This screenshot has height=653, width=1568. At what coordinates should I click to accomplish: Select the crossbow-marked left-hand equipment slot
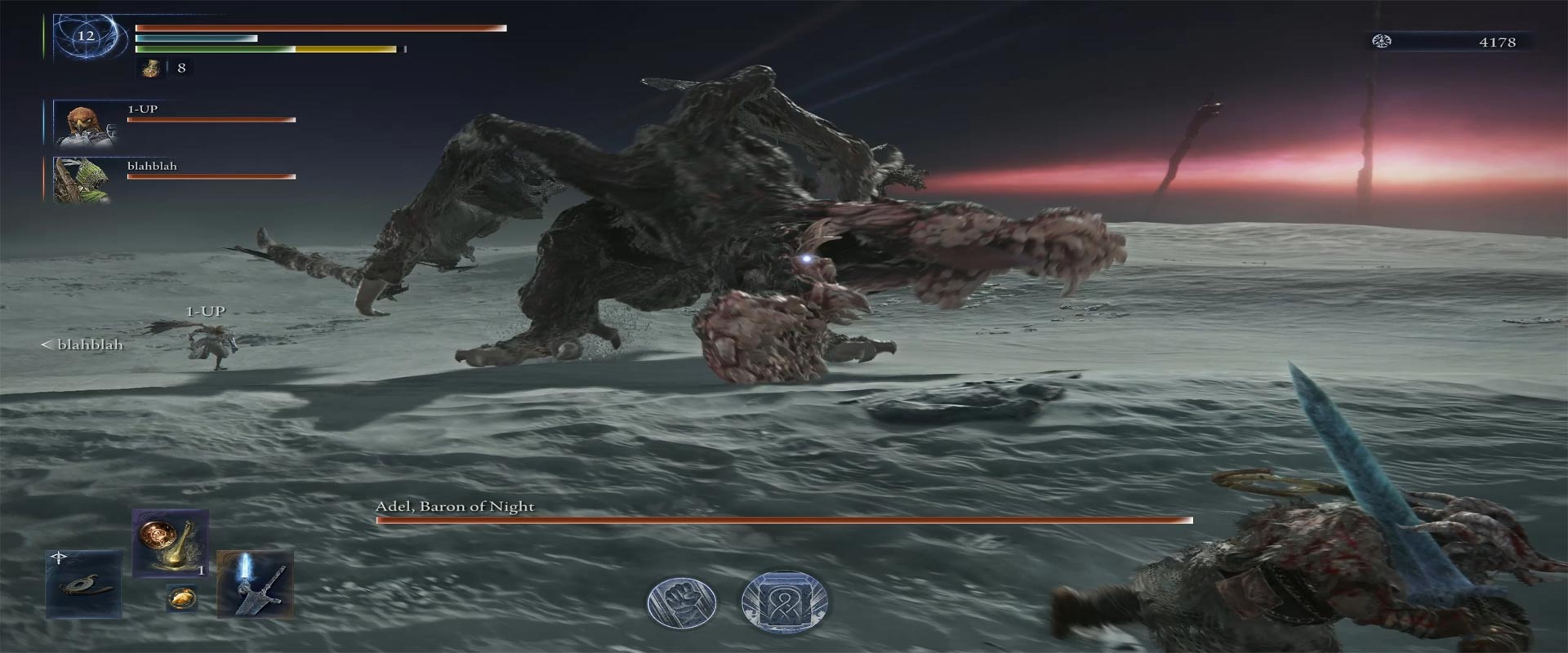83,584
